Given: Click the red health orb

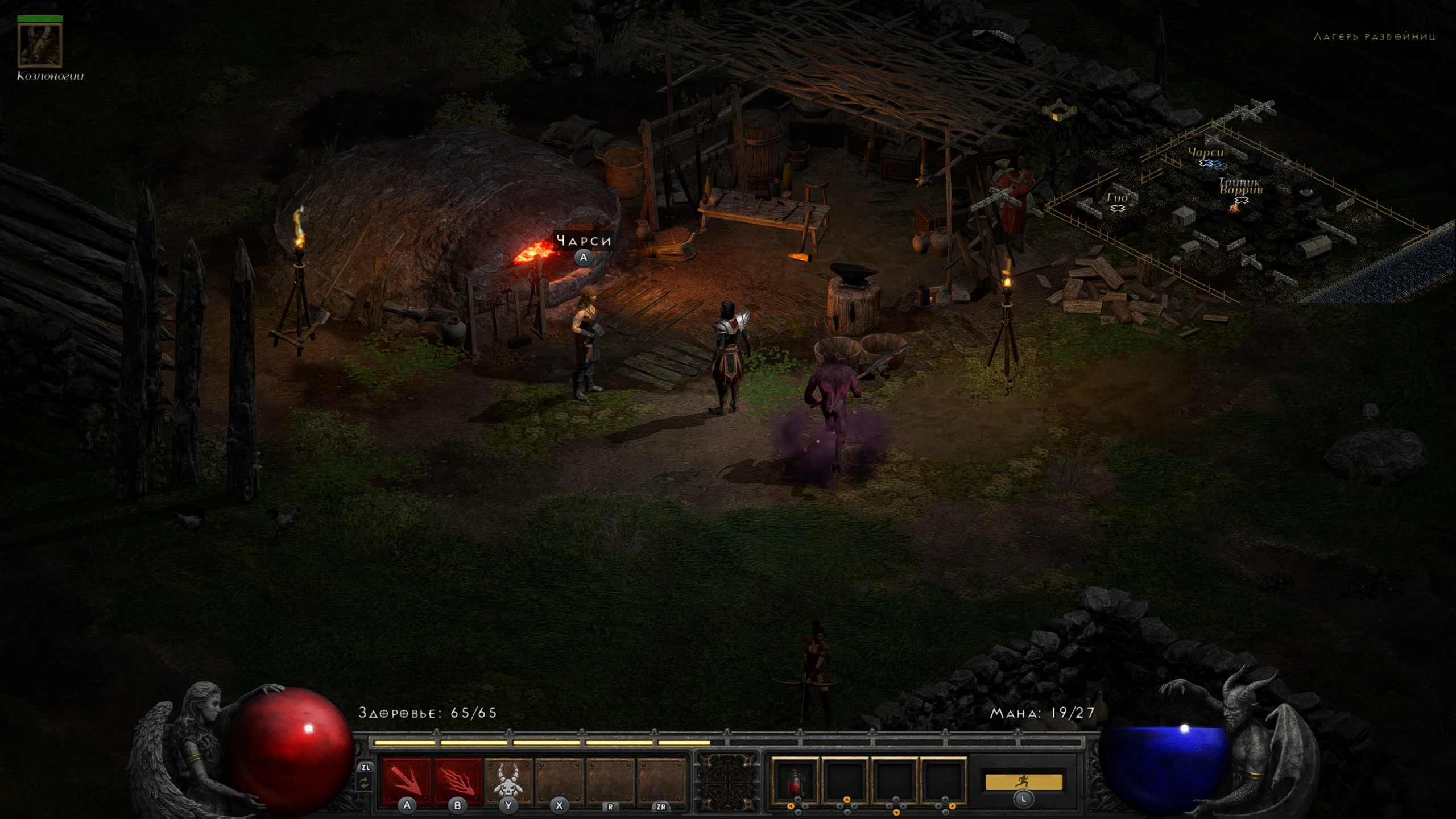Looking at the screenshot, I should point(290,748).
